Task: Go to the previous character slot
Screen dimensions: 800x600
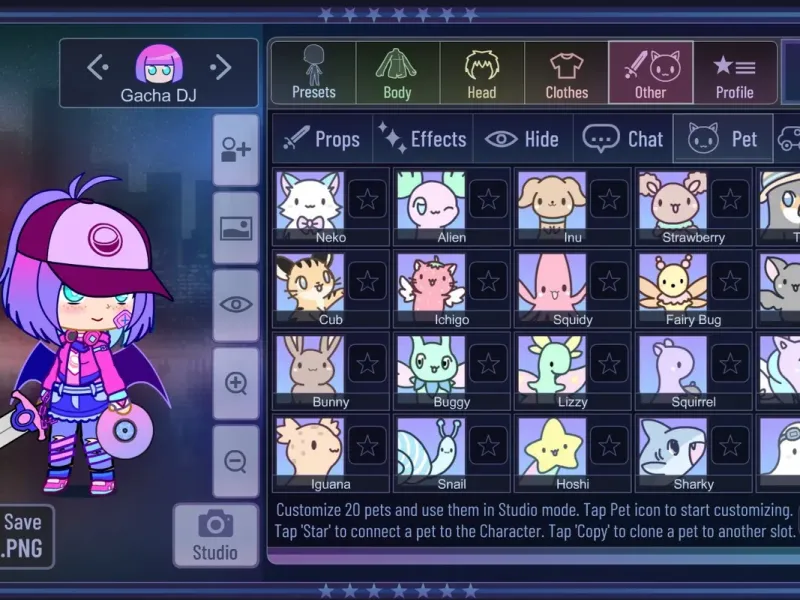Action: point(97,68)
